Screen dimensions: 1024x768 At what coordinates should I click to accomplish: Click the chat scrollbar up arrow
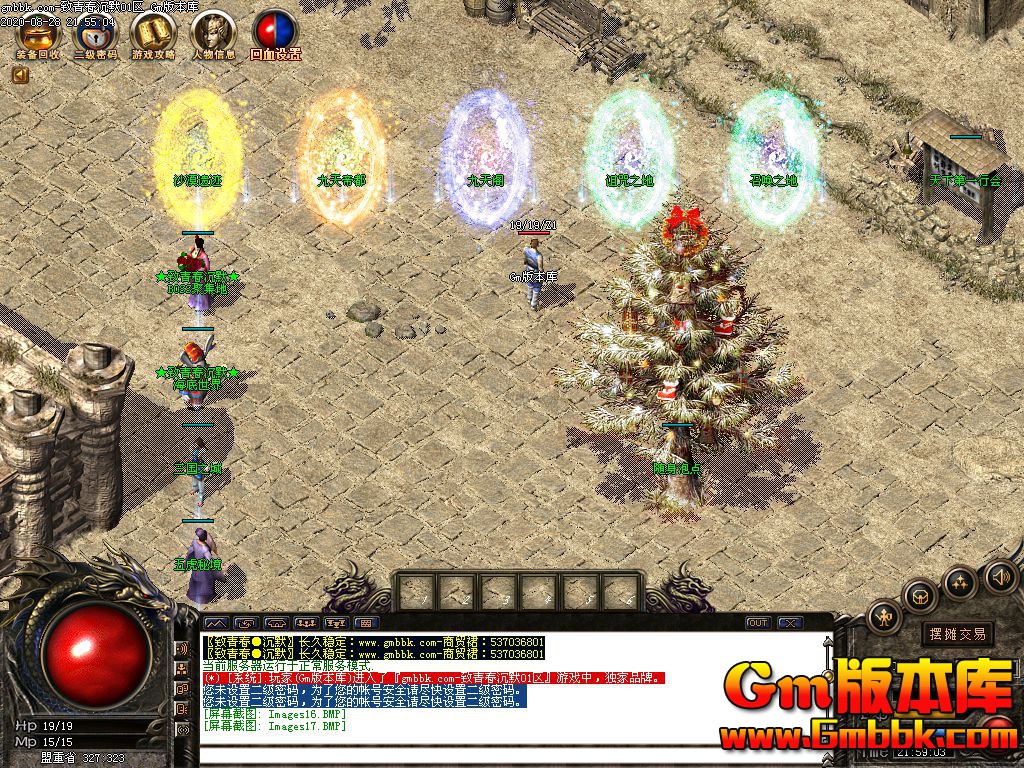(x=827, y=641)
